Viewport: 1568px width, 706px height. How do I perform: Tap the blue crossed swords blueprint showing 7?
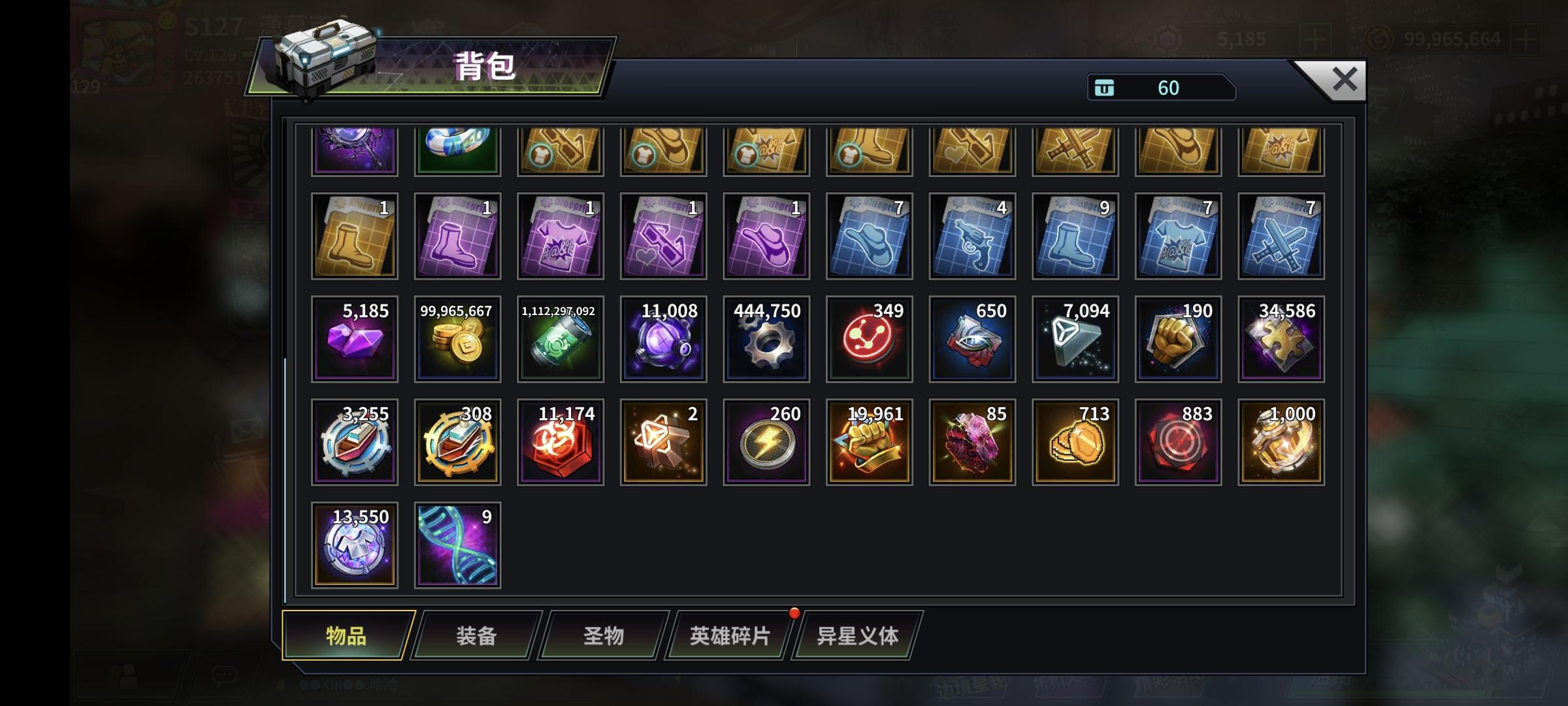[x=1281, y=235]
